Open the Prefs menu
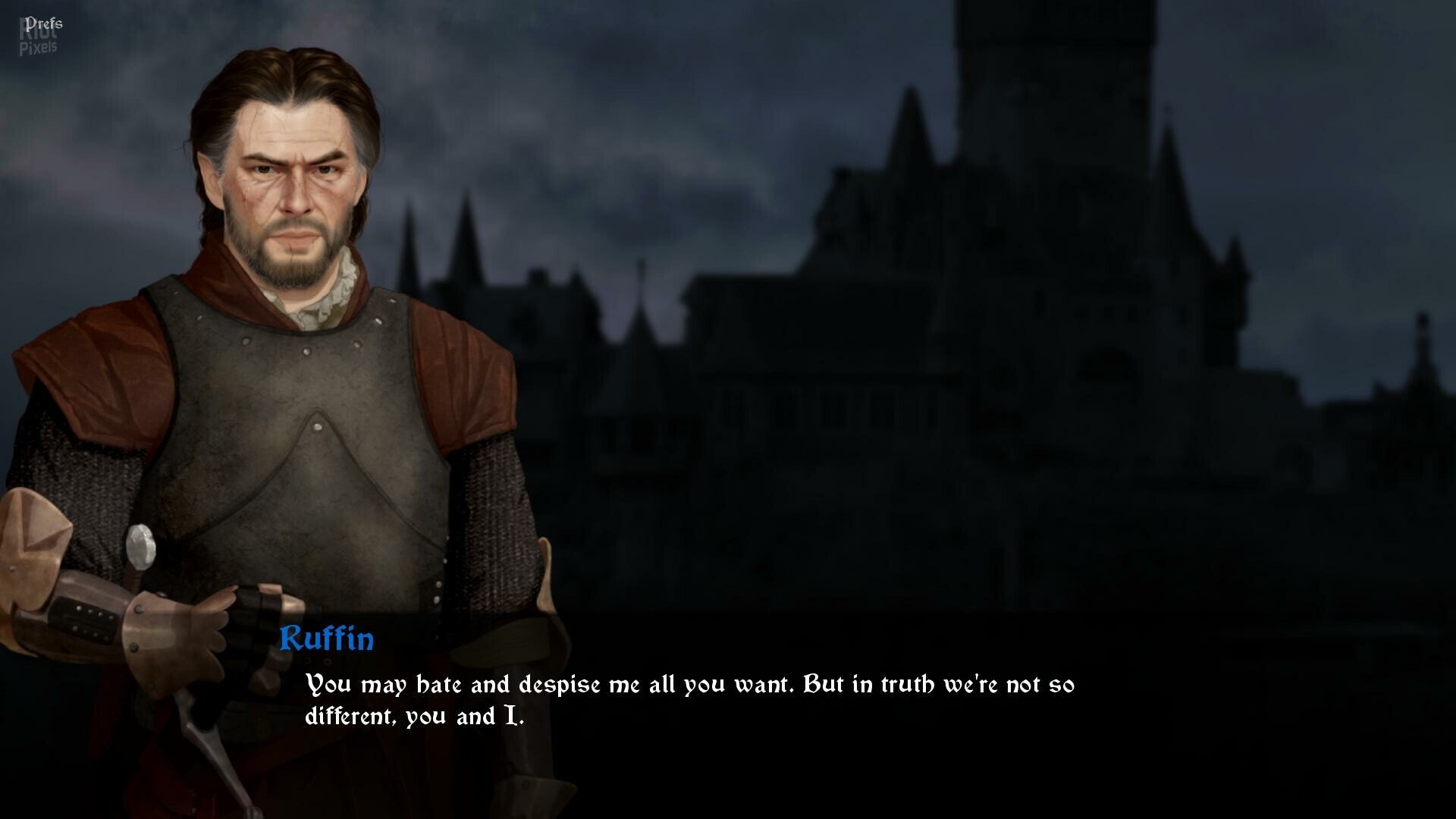 coord(43,24)
